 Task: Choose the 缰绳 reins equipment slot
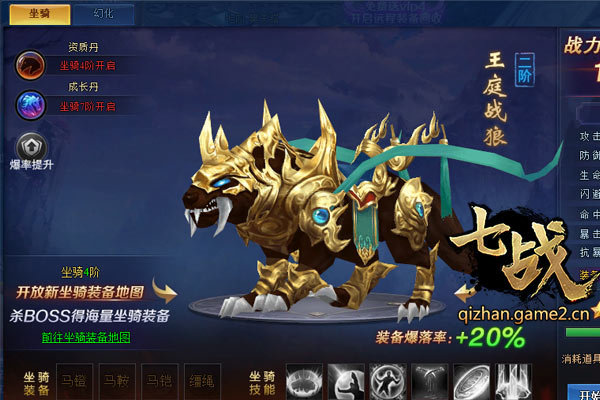(x=201, y=381)
